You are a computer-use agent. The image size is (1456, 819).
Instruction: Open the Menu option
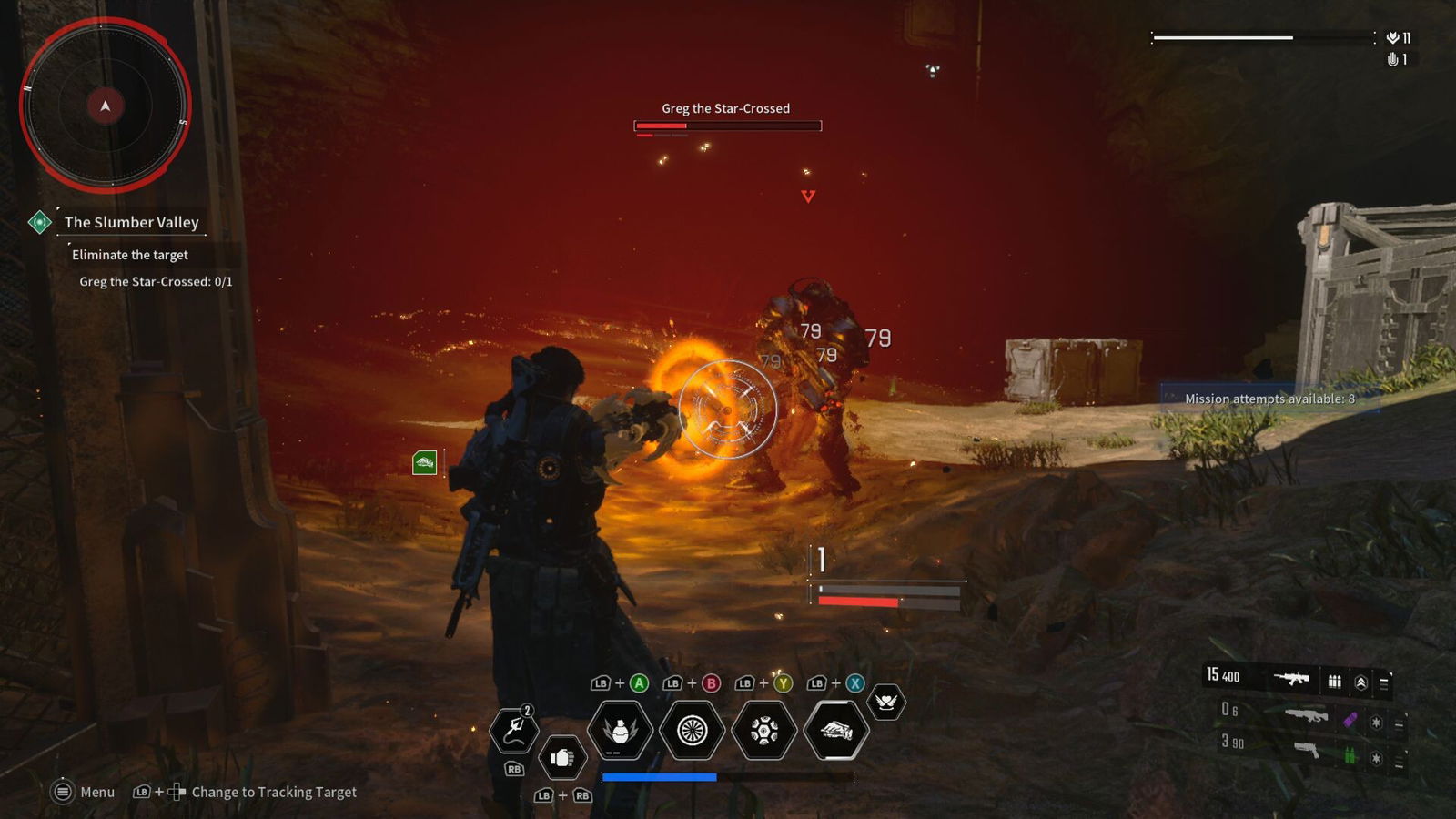[x=84, y=792]
